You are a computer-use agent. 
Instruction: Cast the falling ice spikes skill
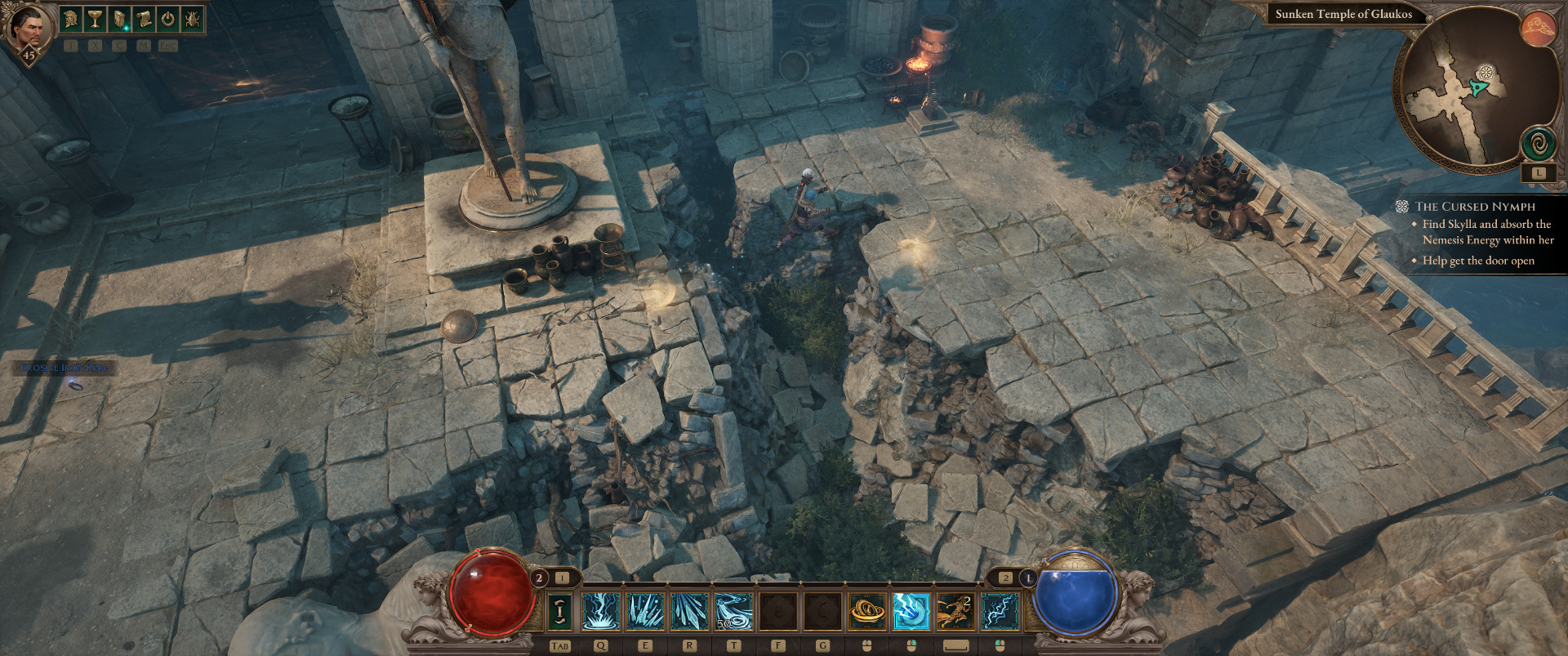tap(689, 611)
